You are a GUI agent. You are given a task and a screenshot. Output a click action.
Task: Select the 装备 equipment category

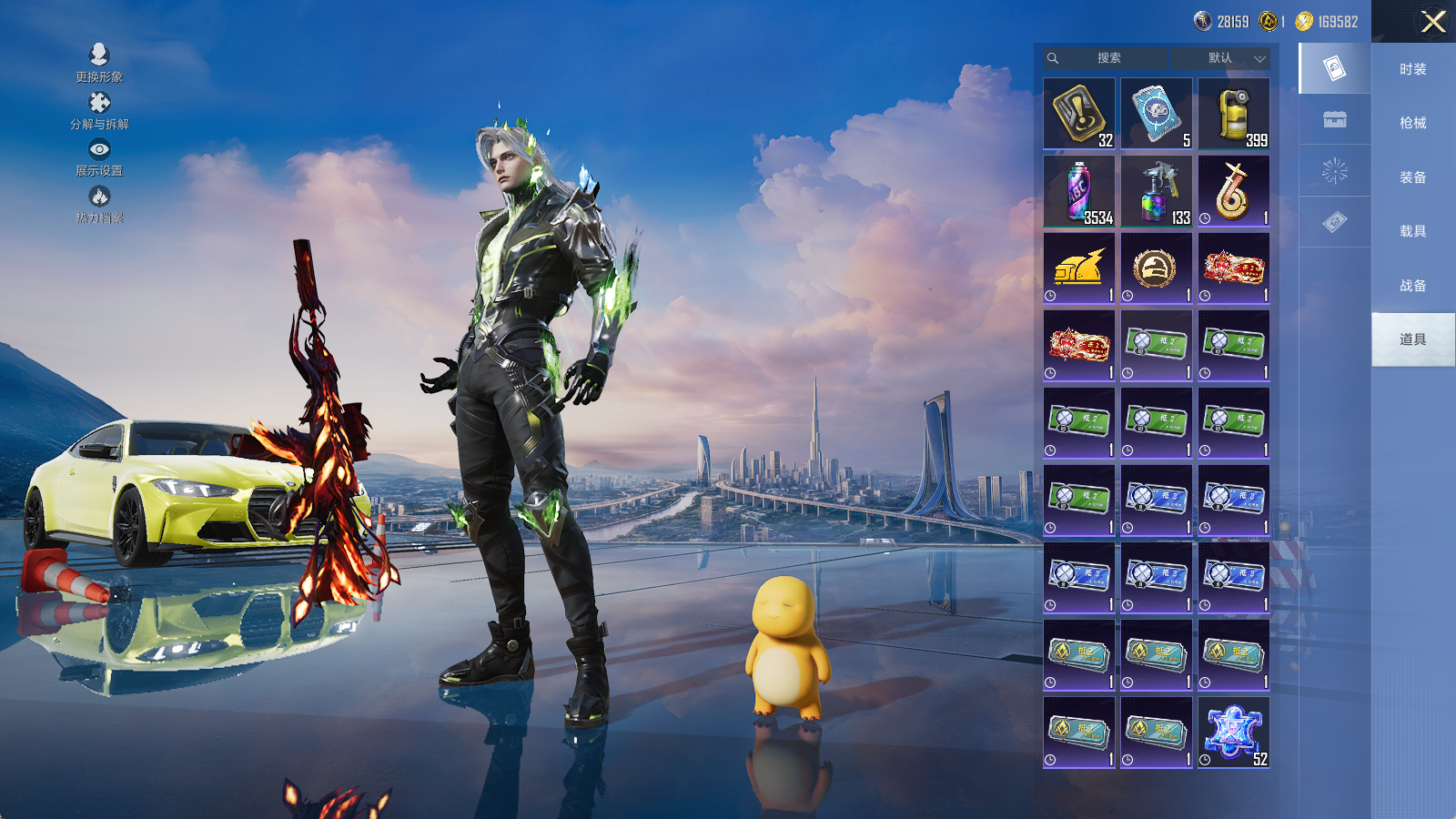1412,177
